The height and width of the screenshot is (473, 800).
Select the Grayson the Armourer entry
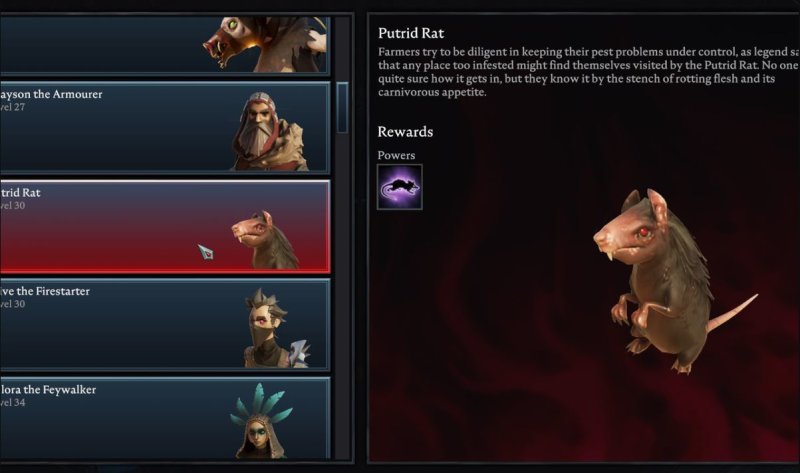coord(165,126)
